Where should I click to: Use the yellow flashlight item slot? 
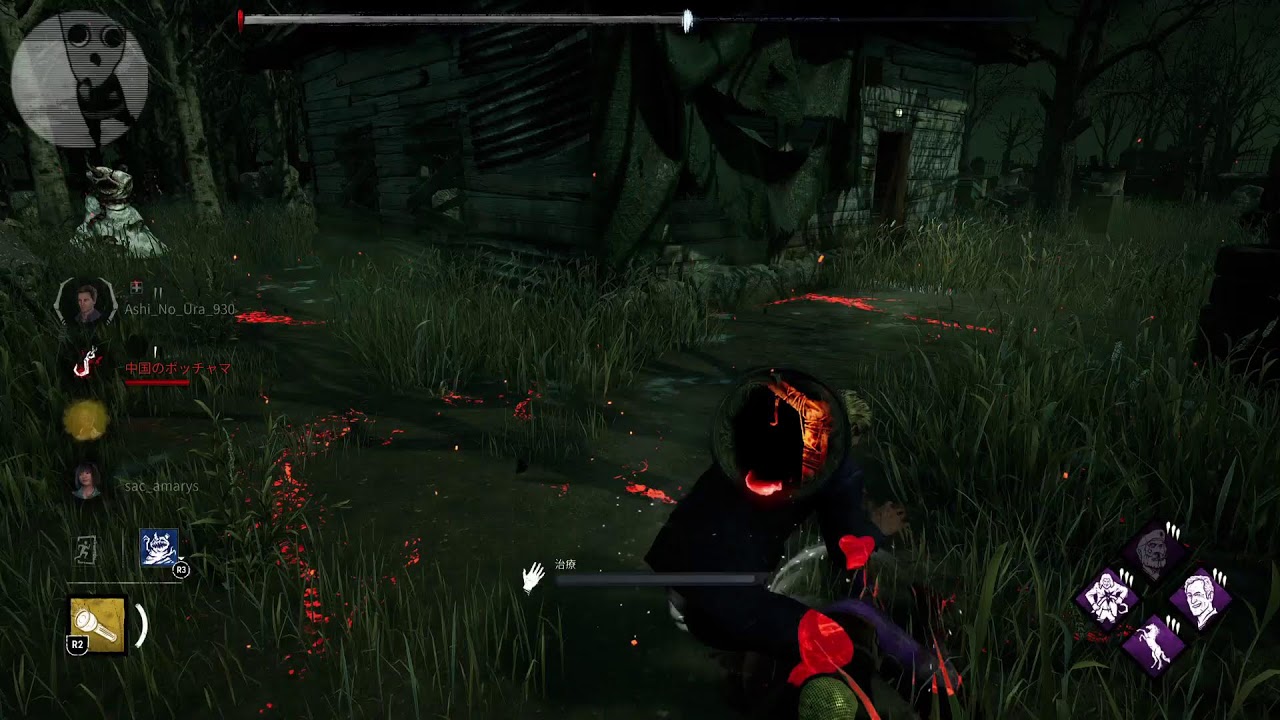[98, 625]
